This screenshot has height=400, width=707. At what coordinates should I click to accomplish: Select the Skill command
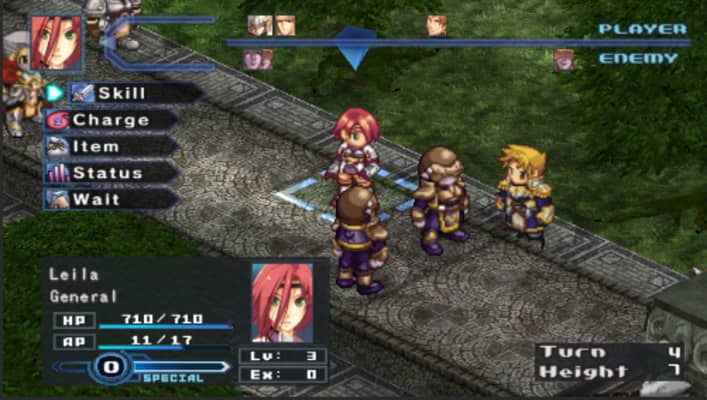(x=120, y=93)
